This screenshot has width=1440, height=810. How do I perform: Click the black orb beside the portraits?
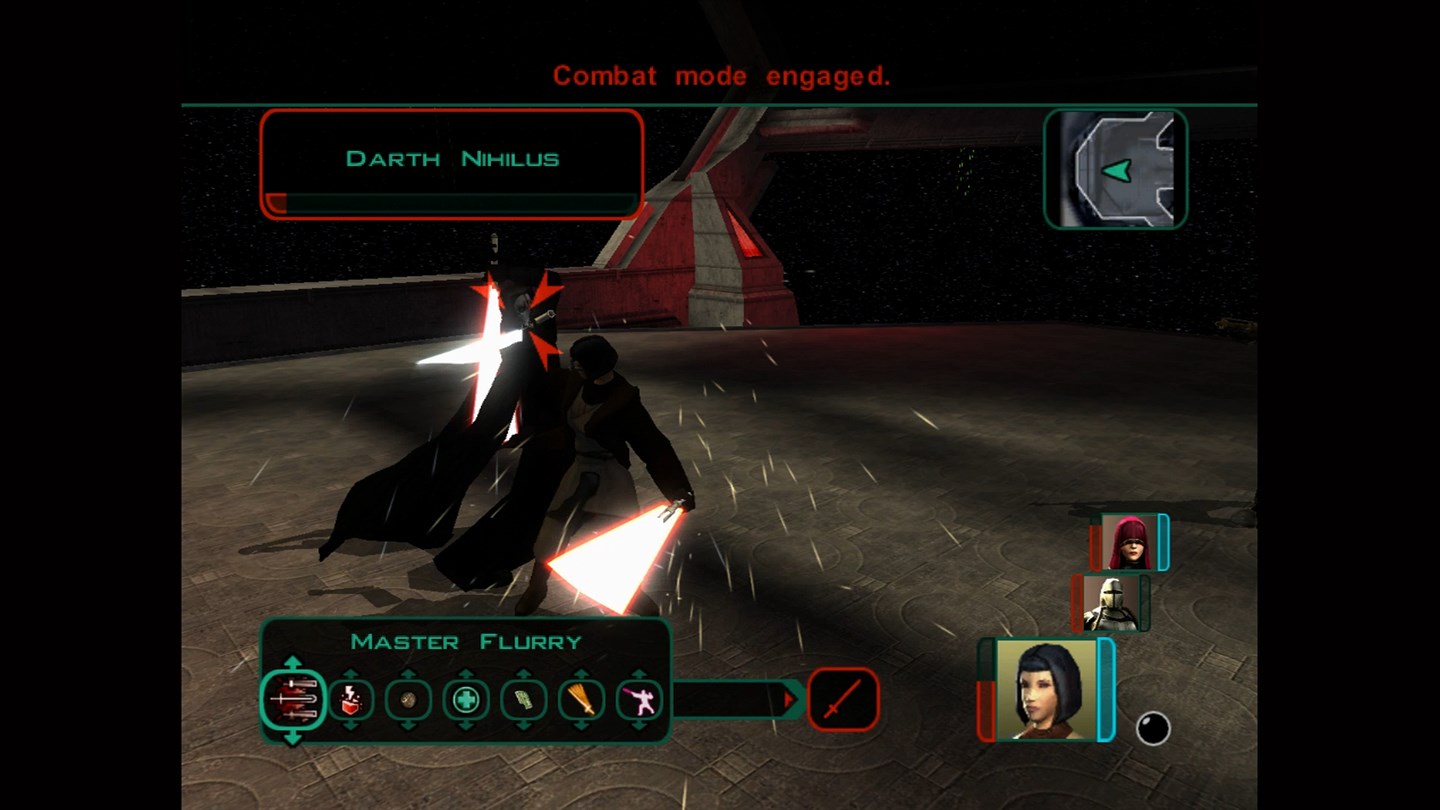[x=1153, y=728]
